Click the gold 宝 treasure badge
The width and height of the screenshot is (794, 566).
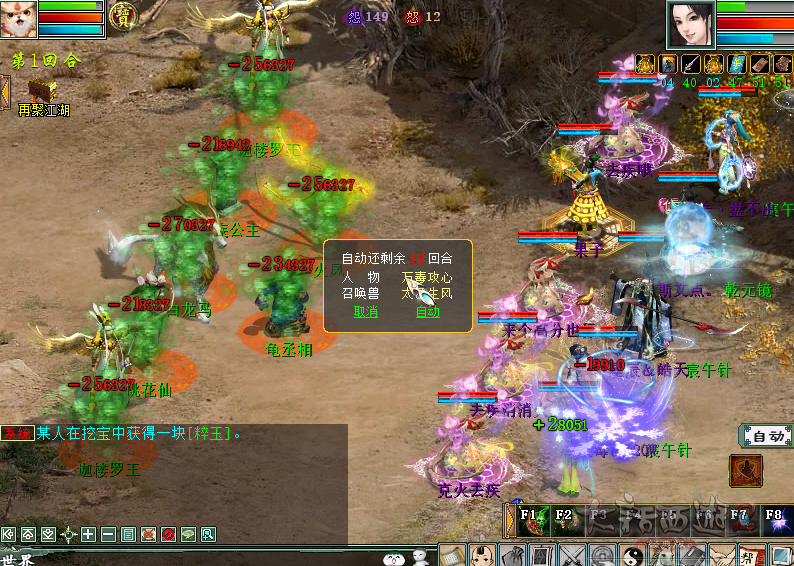point(123,14)
